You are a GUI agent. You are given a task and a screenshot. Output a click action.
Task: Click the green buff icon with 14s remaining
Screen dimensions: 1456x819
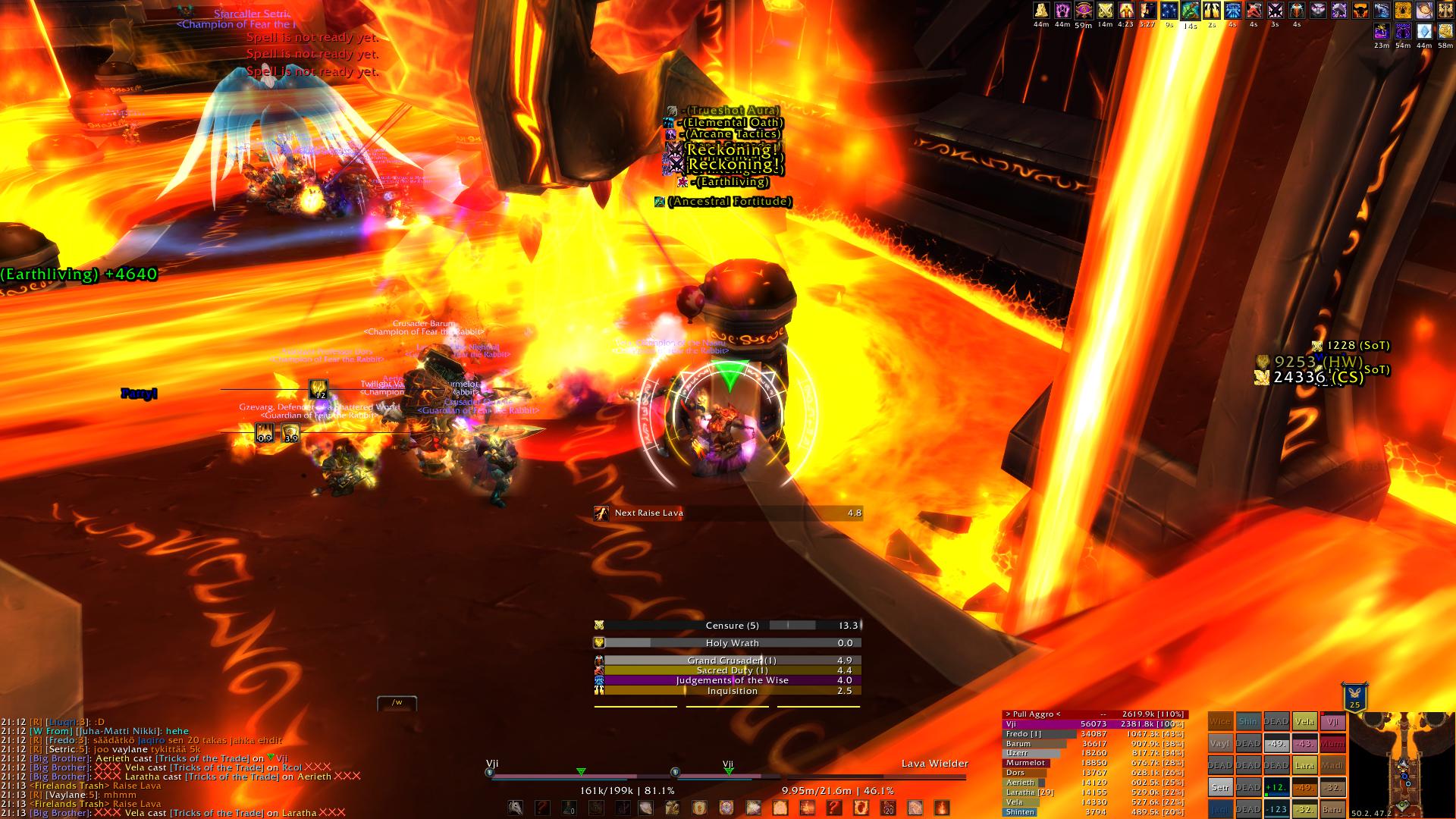coord(1190,11)
